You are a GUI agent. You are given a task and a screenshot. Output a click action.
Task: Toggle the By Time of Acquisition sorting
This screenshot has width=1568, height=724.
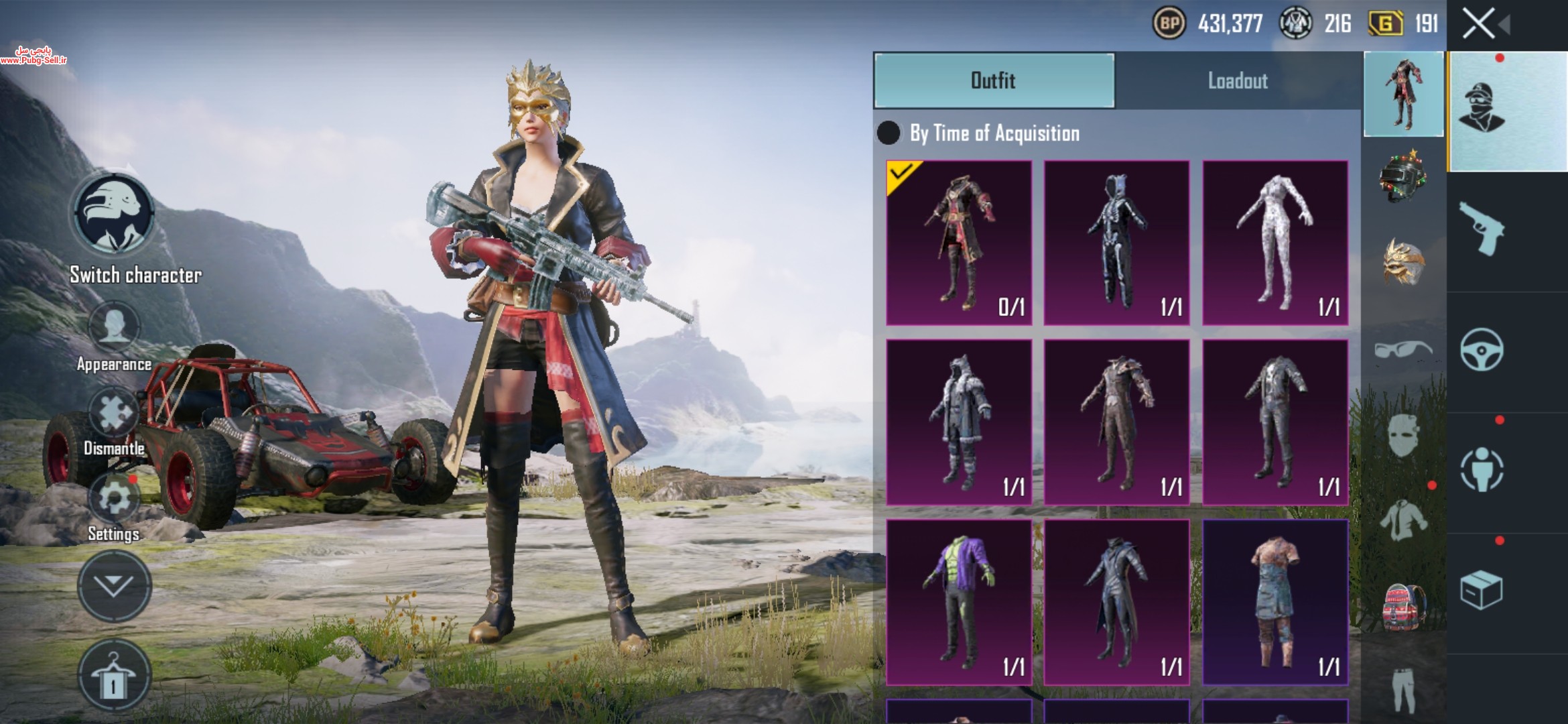pos(889,133)
